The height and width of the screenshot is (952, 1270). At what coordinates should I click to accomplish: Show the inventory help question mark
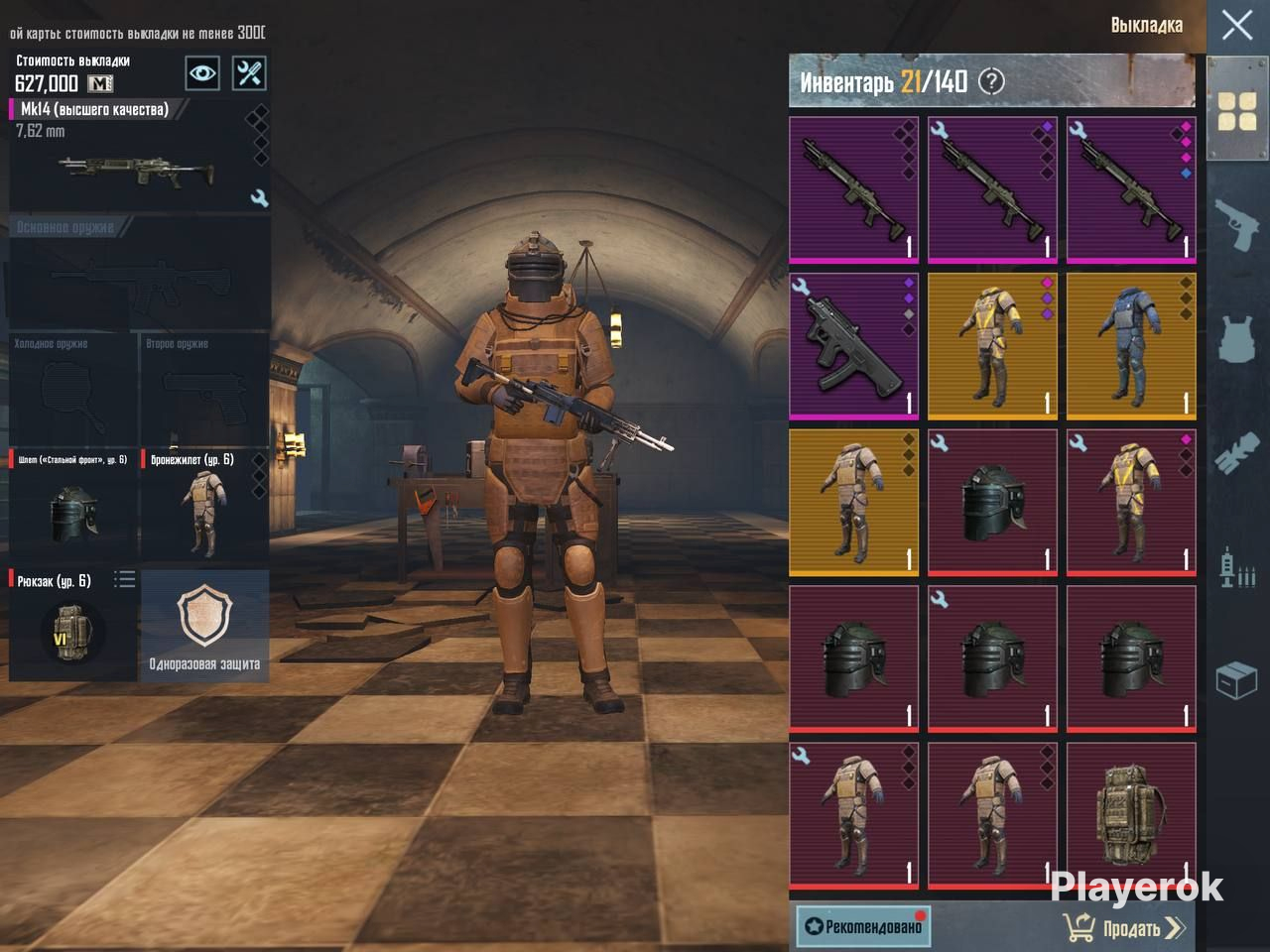(x=991, y=81)
